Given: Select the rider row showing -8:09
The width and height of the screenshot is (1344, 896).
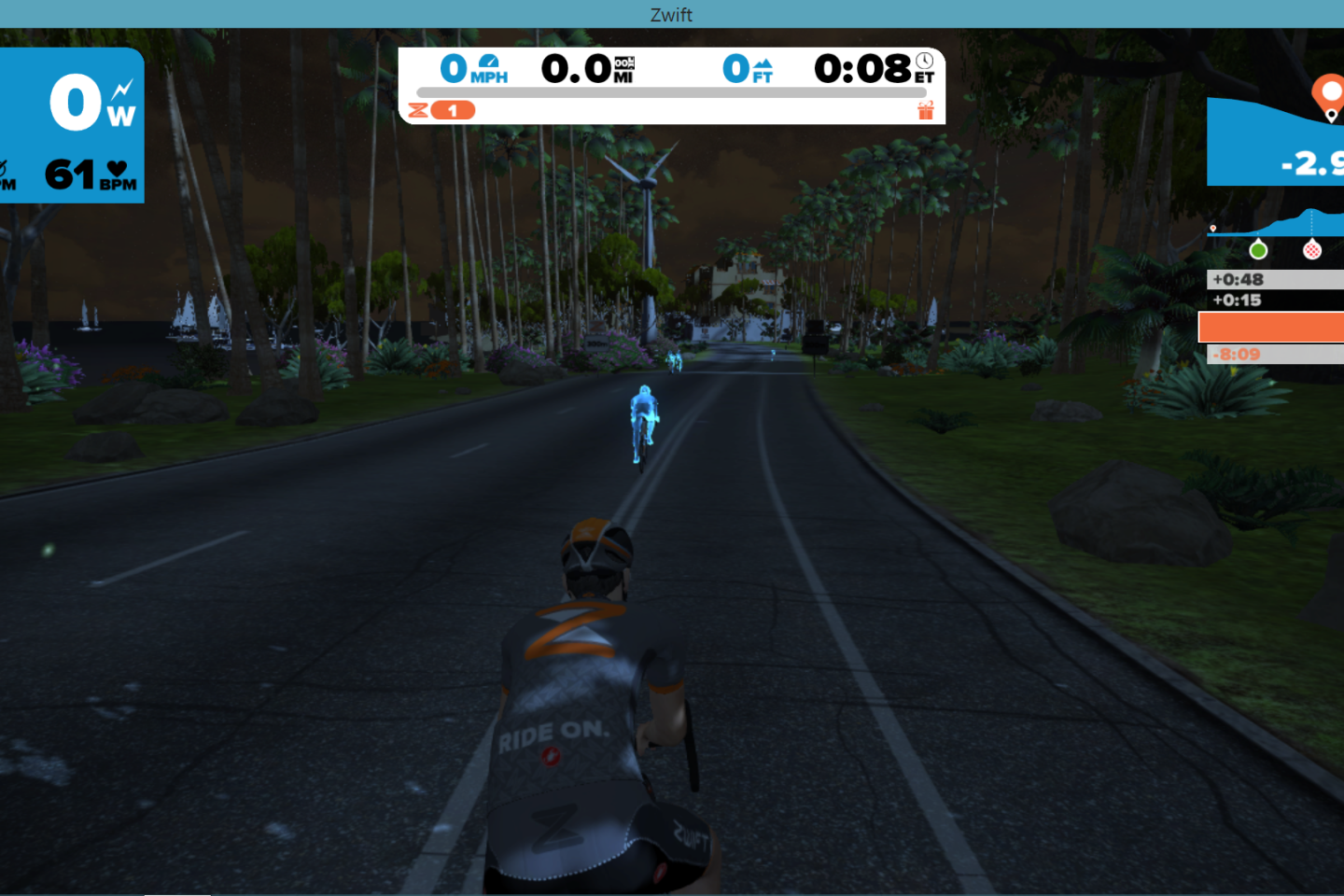Looking at the screenshot, I should [x=1275, y=354].
